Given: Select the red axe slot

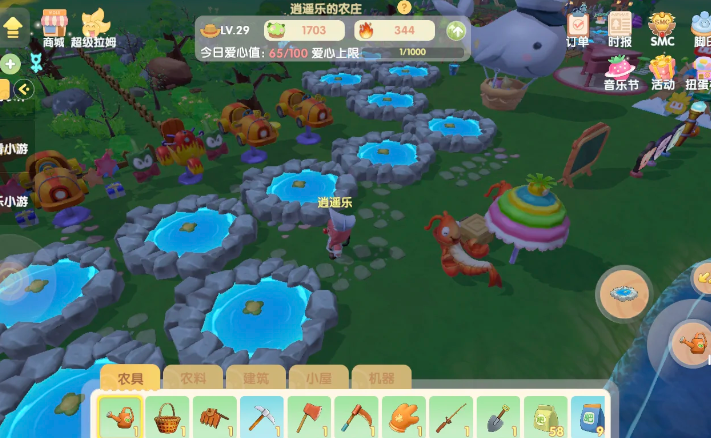Looking at the screenshot, I should (x=310, y=416).
